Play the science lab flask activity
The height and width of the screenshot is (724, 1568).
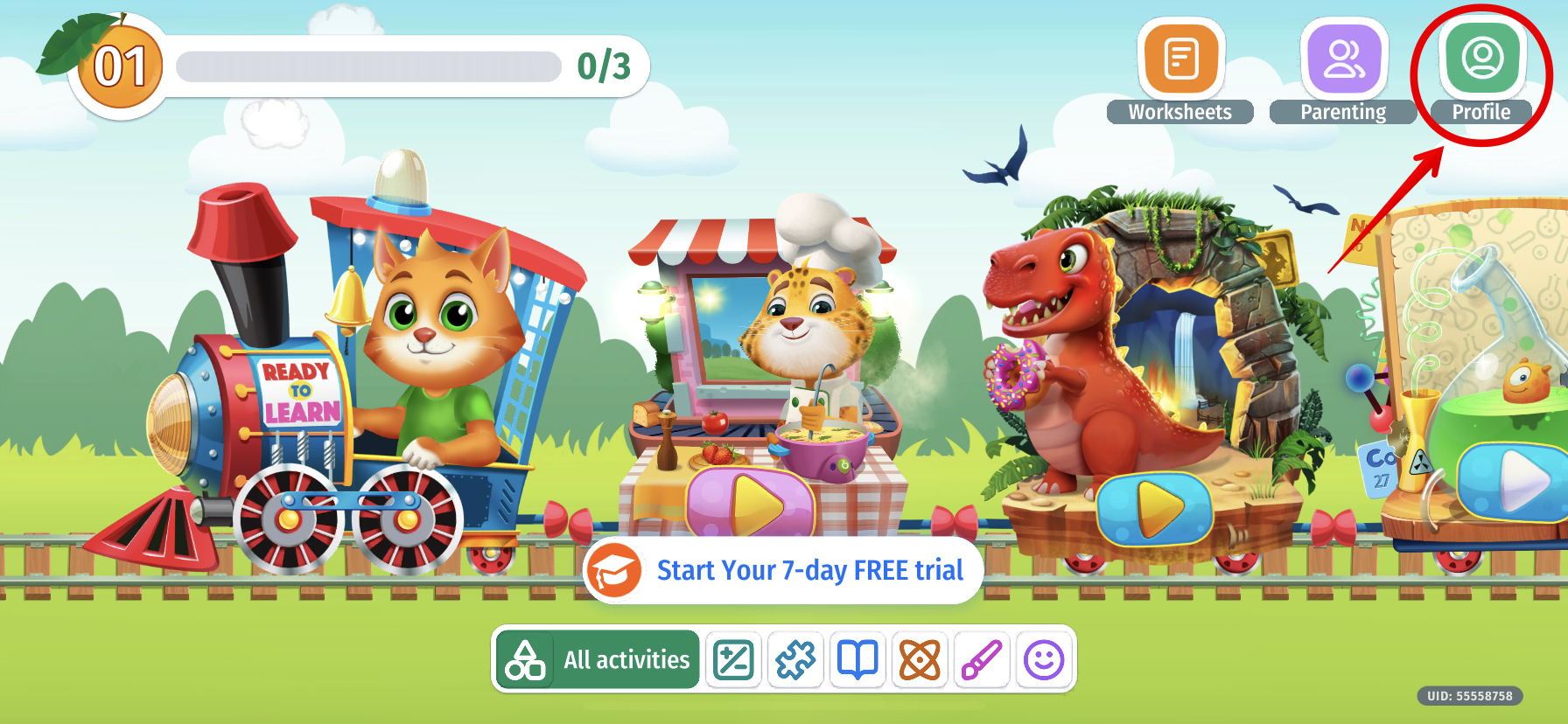coord(1515,481)
